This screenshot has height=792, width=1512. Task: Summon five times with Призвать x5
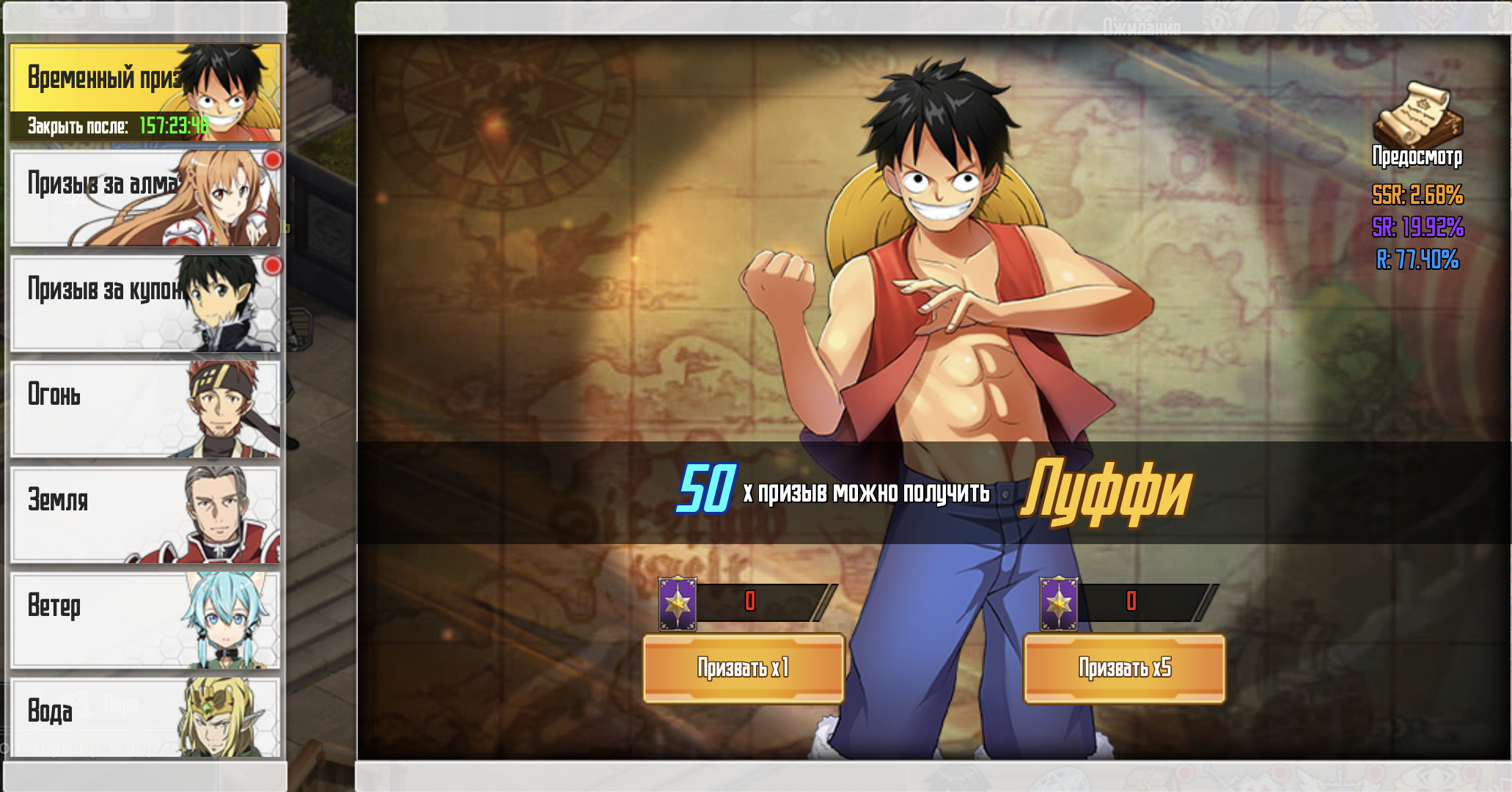click(1124, 668)
